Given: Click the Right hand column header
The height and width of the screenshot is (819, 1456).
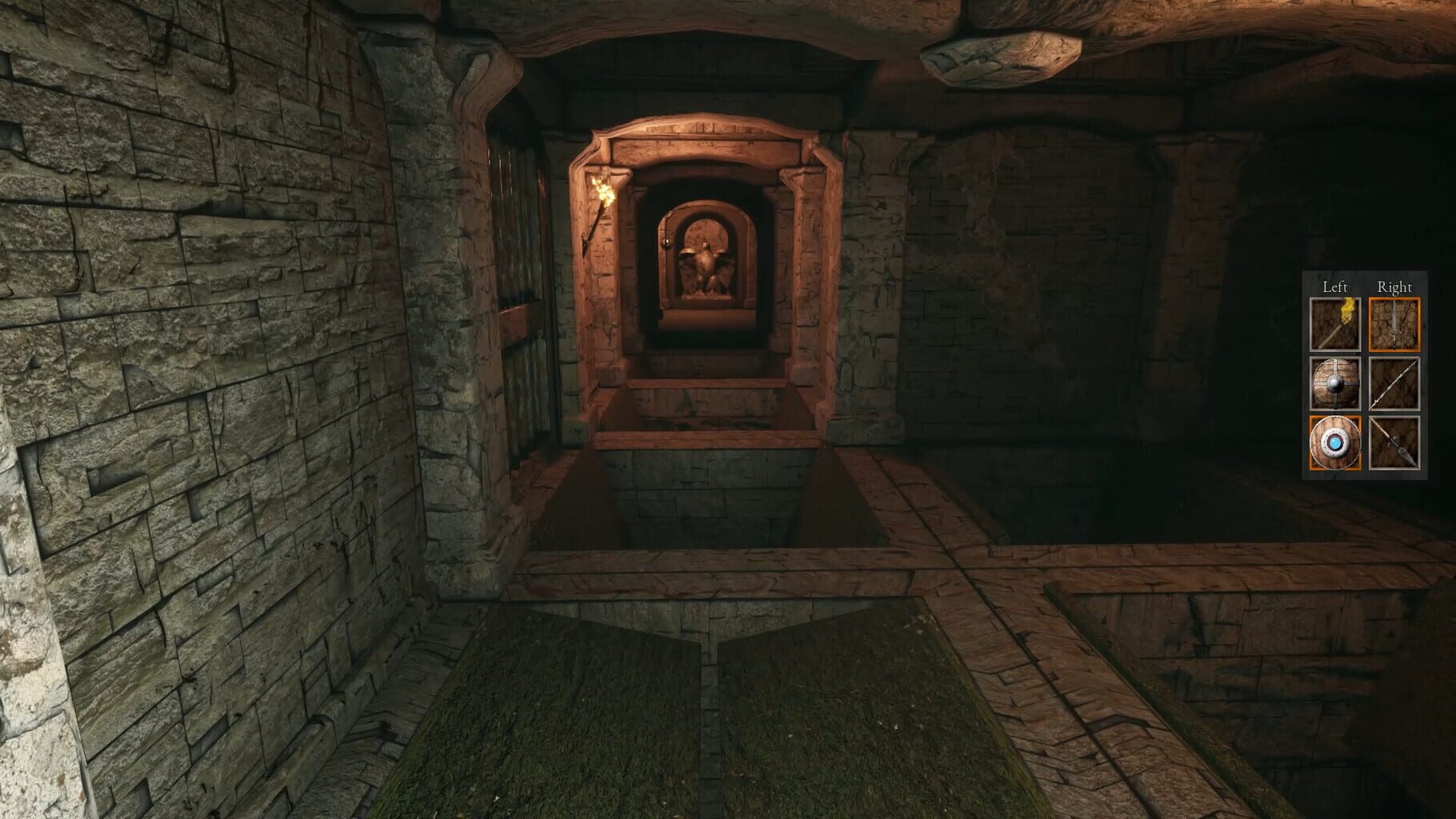Looking at the screenshot, I should point(1395,288).
